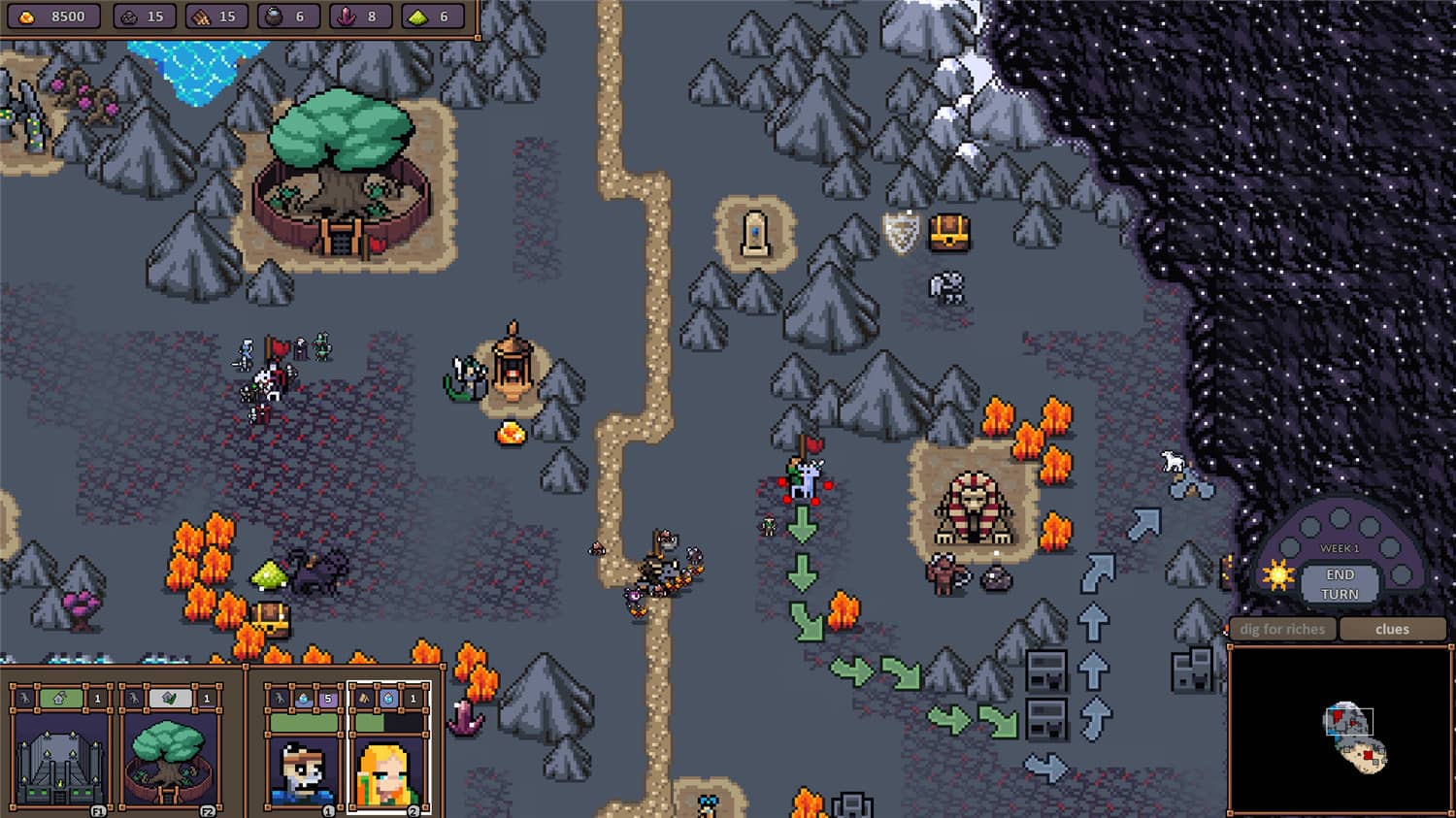The height and width of the screenshot is (818, 1456).
Task: Click the home-checkmark icon on the F2 panel
Action: tap(167, 699)
